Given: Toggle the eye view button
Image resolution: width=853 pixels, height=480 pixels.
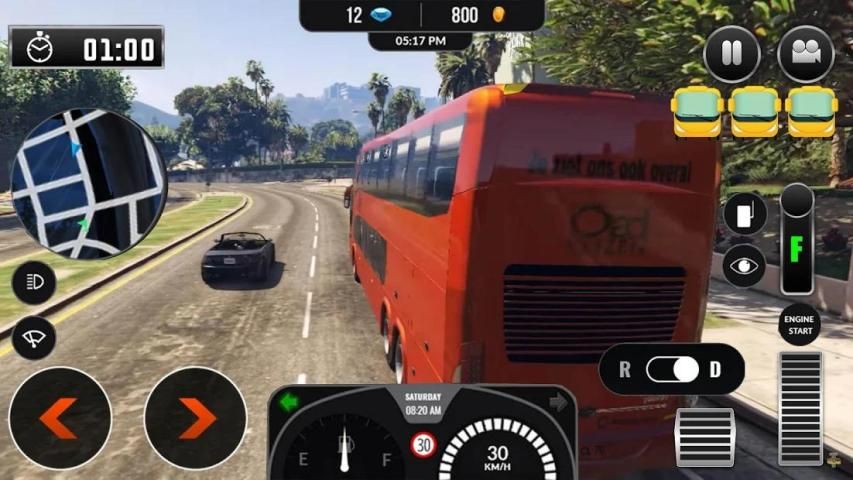Looking at the screenshot, I should (744, 265).
